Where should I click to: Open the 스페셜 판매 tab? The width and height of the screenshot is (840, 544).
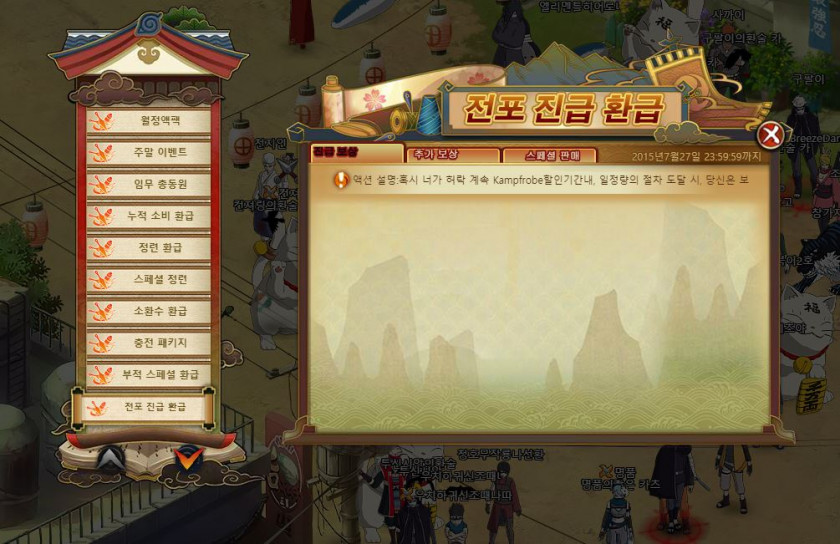tap(548, 155)
